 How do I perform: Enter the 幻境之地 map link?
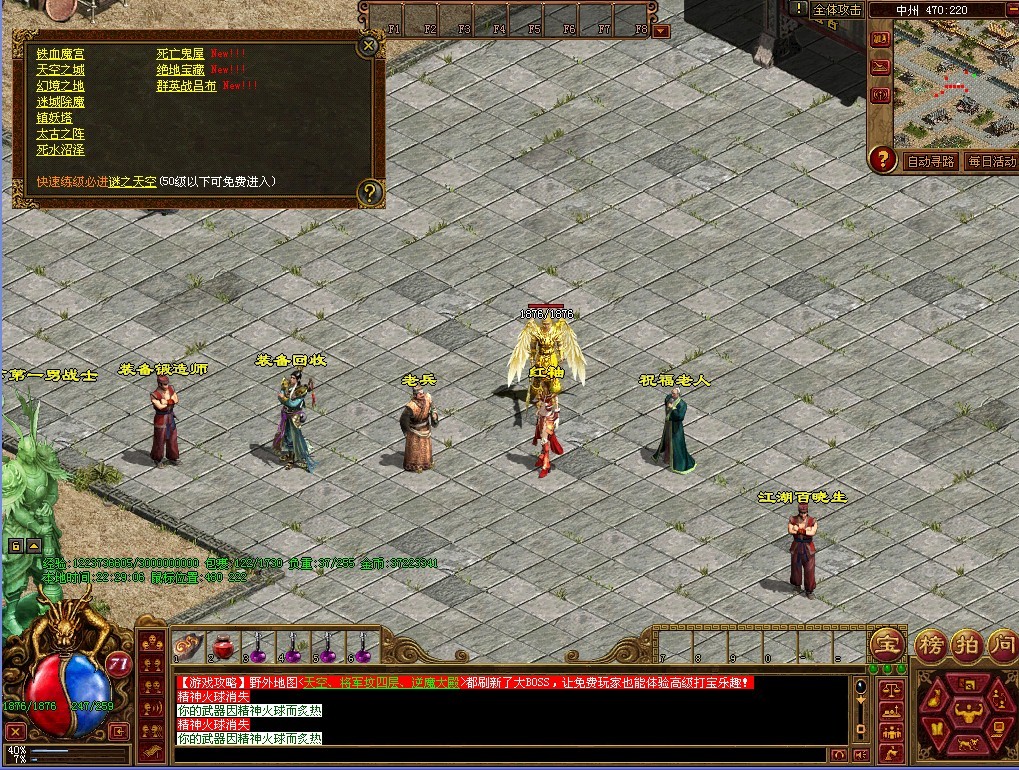coord(60,86)
